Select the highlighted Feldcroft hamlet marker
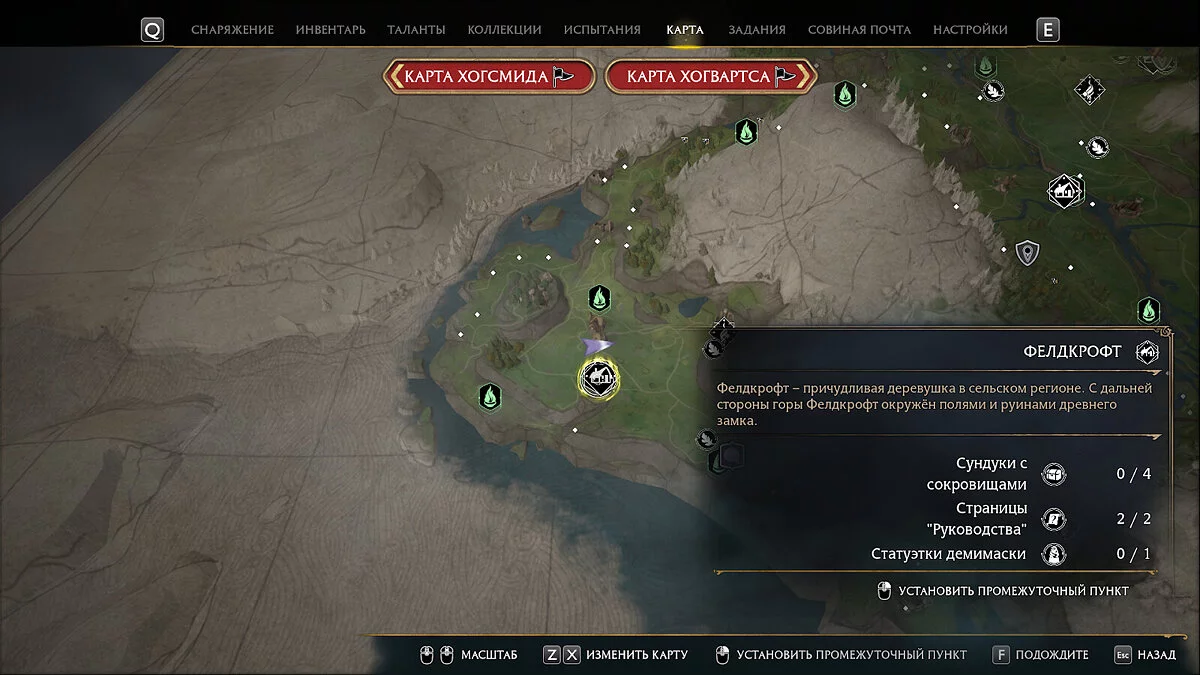The width and height of the screenshot is (1200, 675). tap(599, 377)
